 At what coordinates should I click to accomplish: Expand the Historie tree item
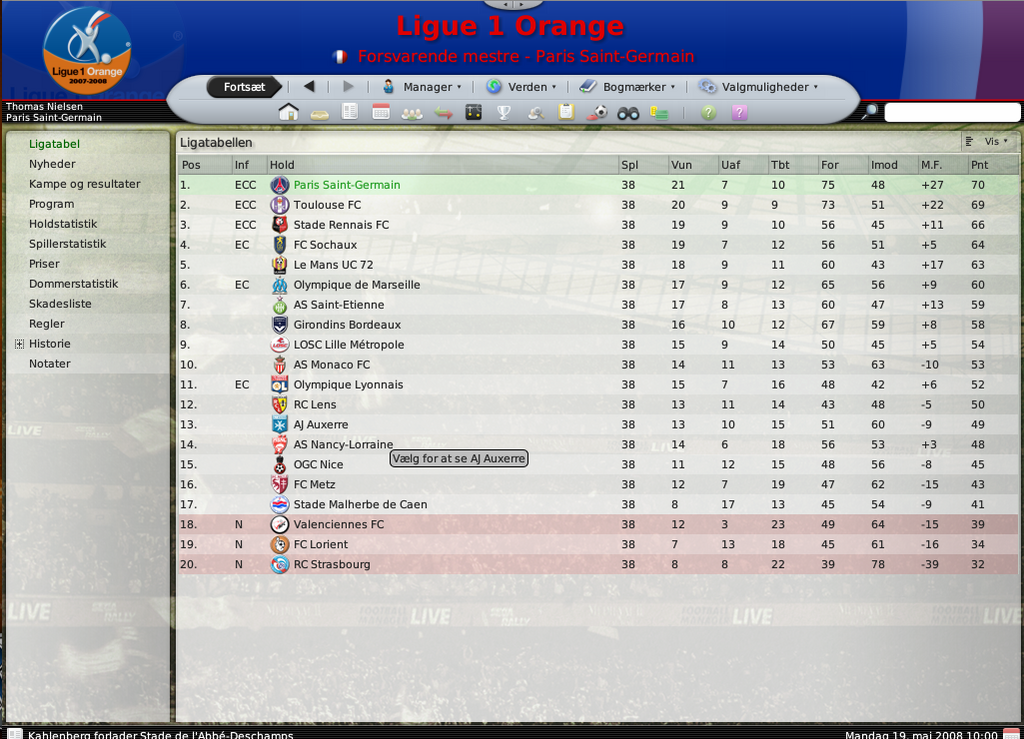(x=19, y=344)
